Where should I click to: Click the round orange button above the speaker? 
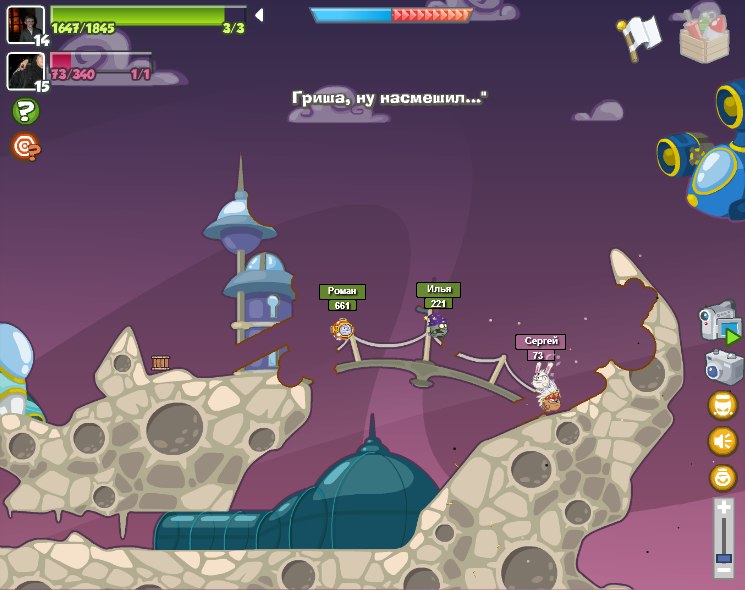pyautogui.click(x=722, y=405)
